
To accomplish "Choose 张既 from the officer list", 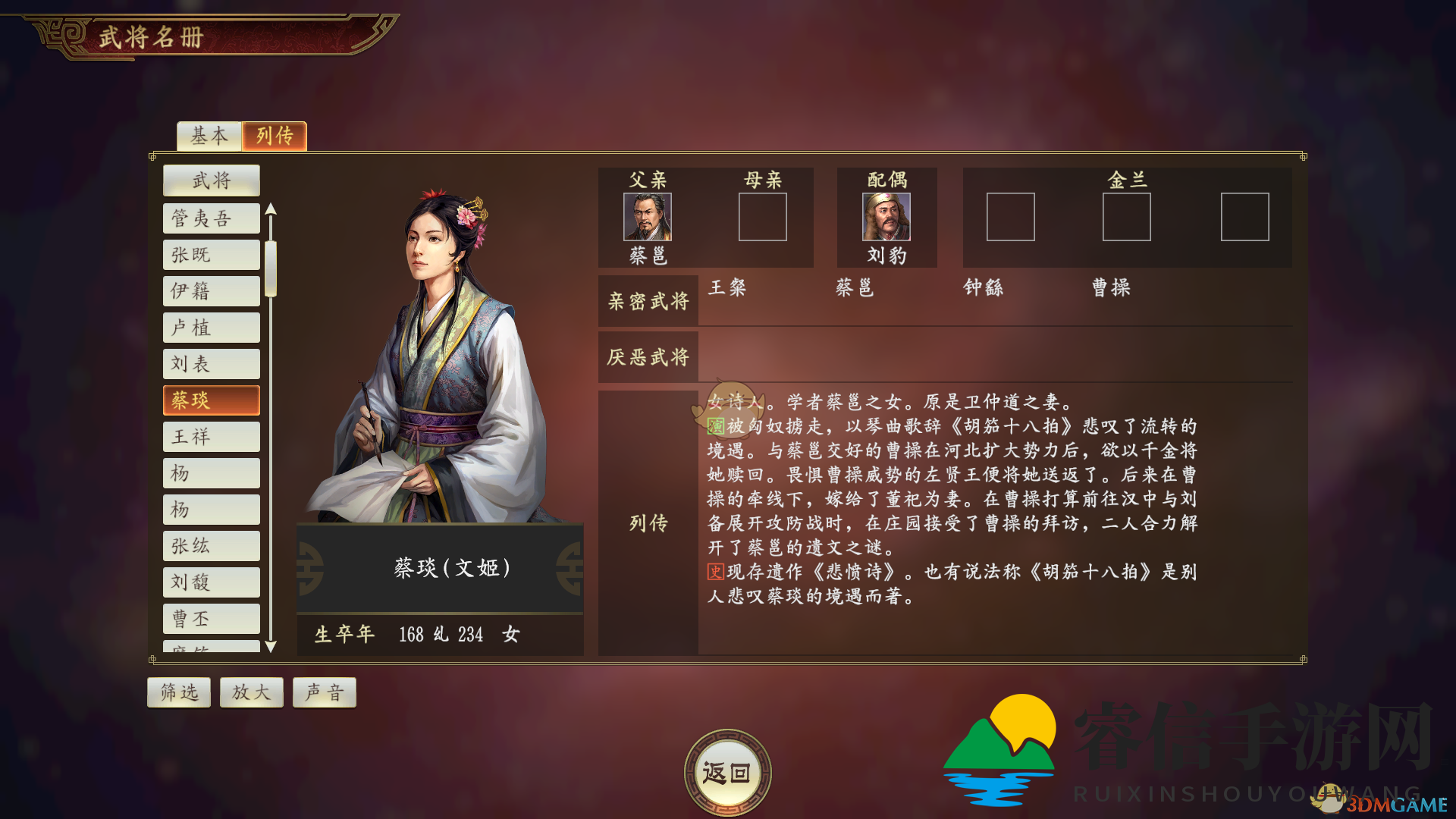I will pyautogui.click(x=212, y=255).
